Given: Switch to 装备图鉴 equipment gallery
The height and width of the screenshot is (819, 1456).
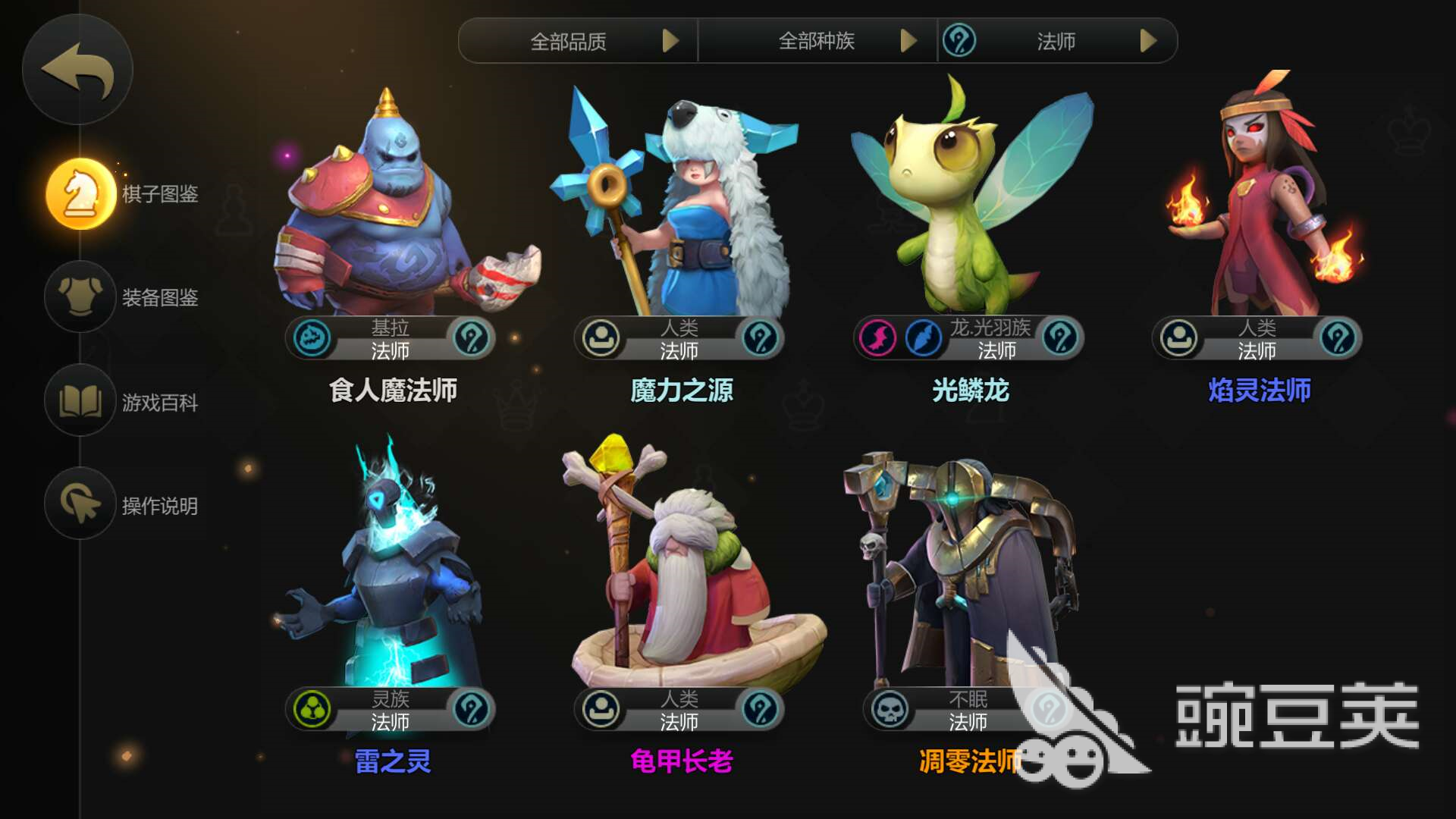Looking at the screenshot, I should pos(81,297).
